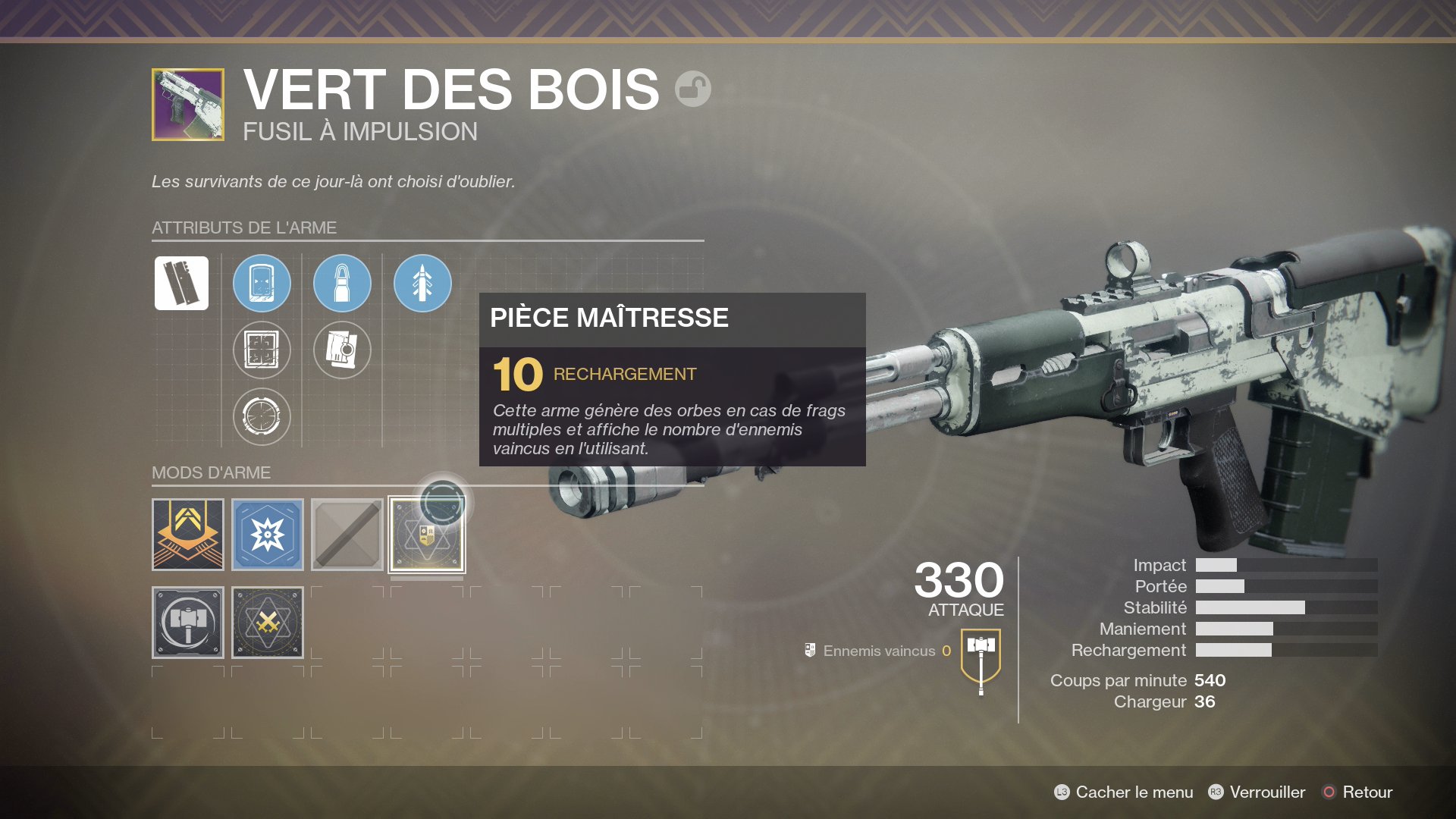
Task: Select the gold crossed-swords tracker mod
Action: pos(266,623)
